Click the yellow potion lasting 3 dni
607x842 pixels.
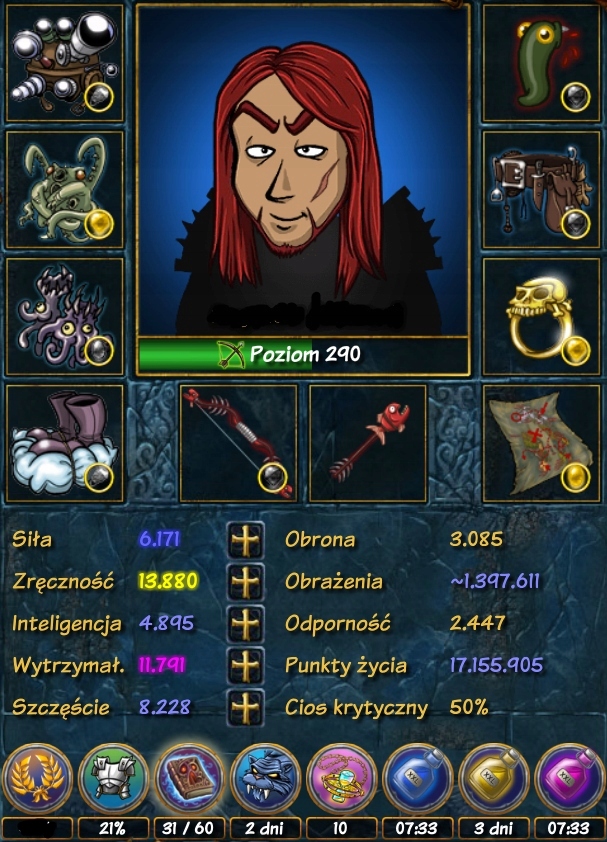pyautogui.click(x=493, y=779)
